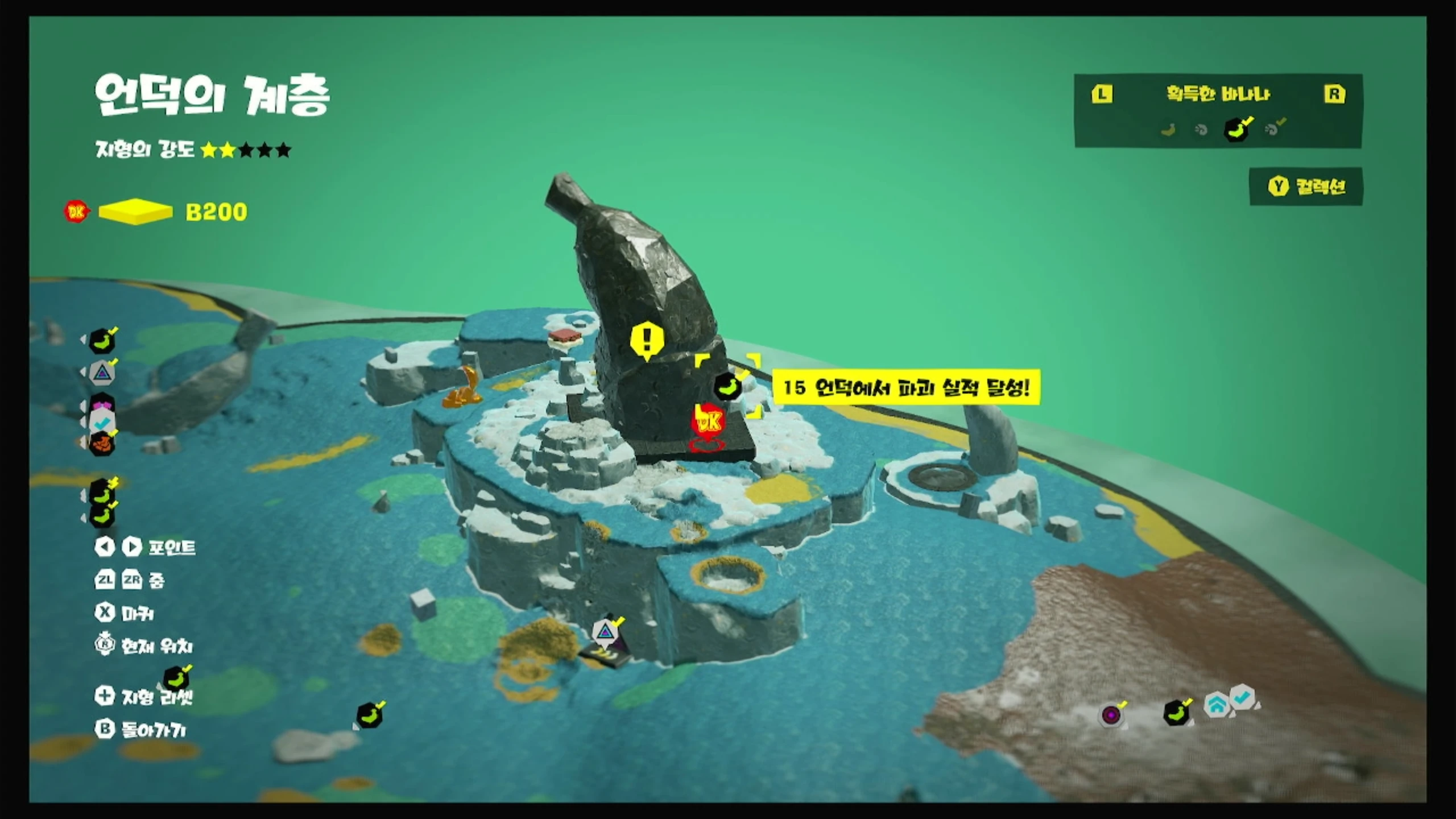Click the triangle marker at the left edge
The height and width of the screenshot is (819, 1456).
point(102,373)
